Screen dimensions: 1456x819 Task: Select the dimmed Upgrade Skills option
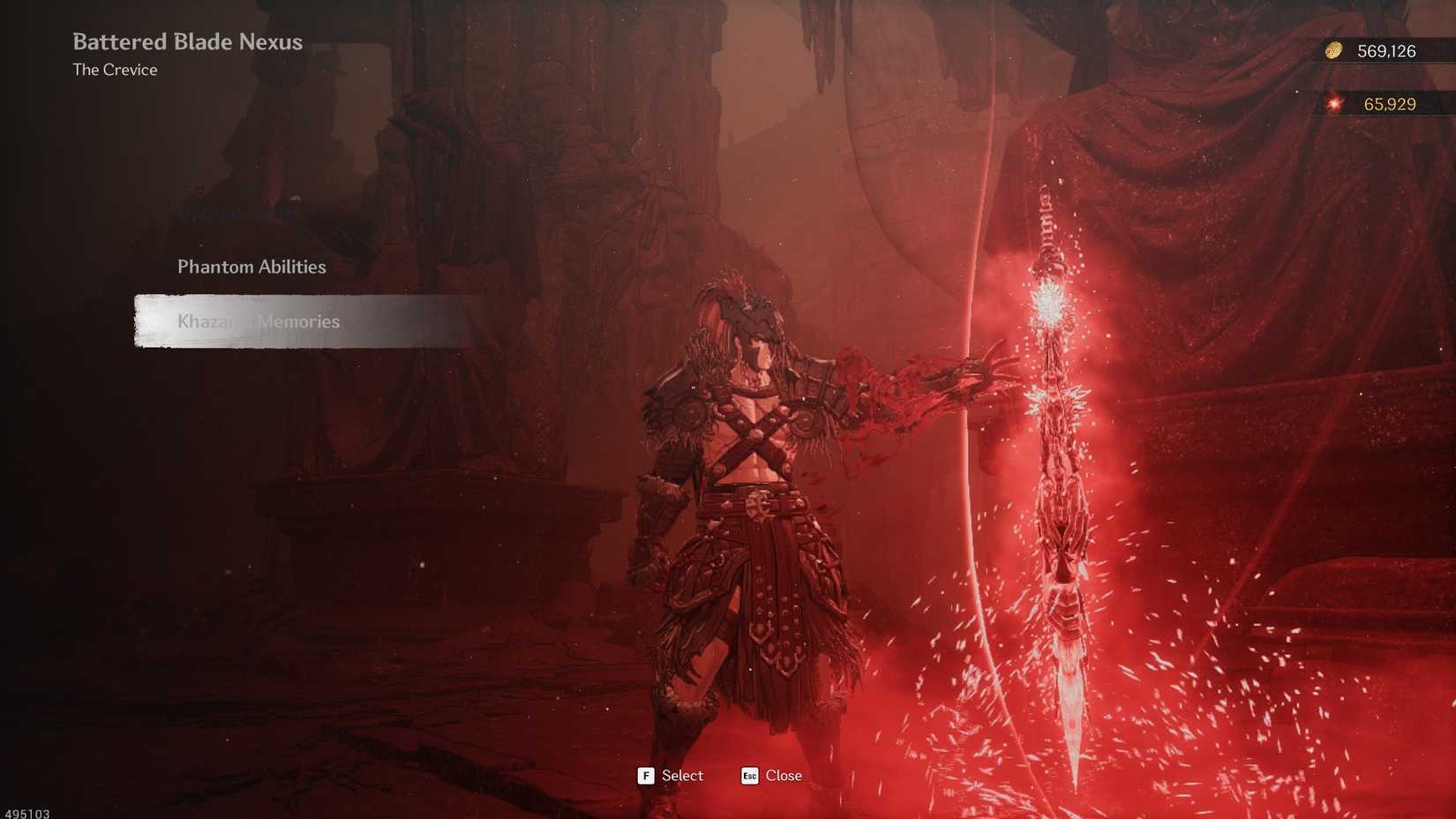pyautogui.click(x=237, y=212)
